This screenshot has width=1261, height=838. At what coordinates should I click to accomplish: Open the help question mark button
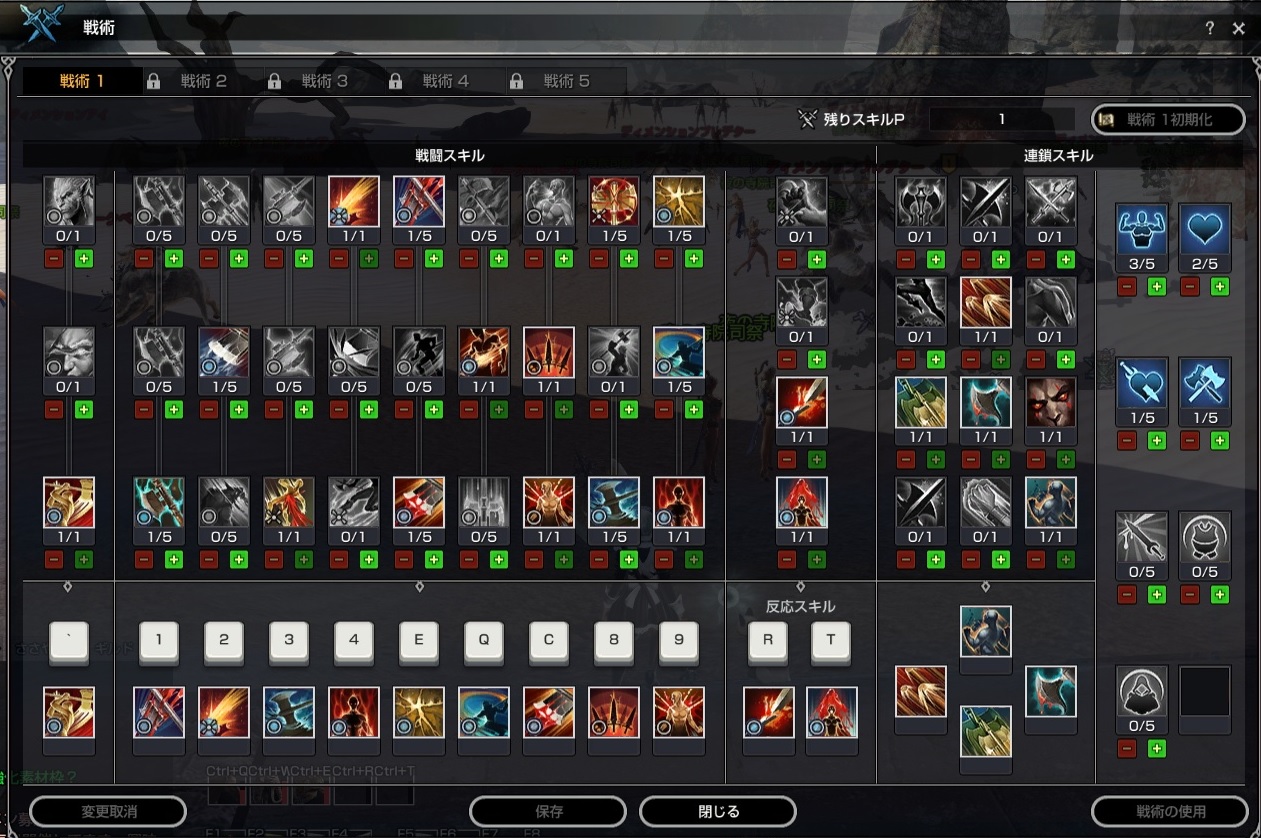(1210, 29)
